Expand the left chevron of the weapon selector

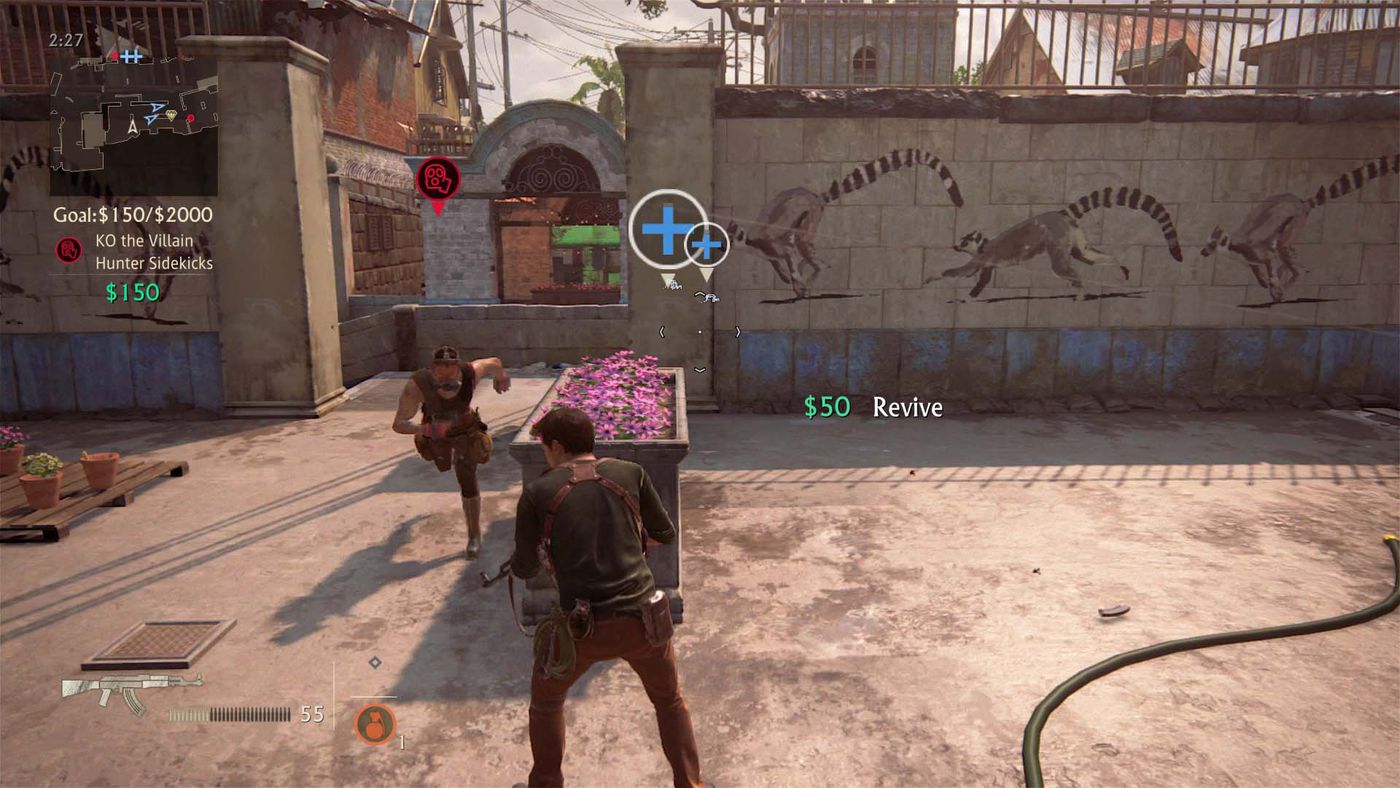pyautogui.click(x=662, y=331)
